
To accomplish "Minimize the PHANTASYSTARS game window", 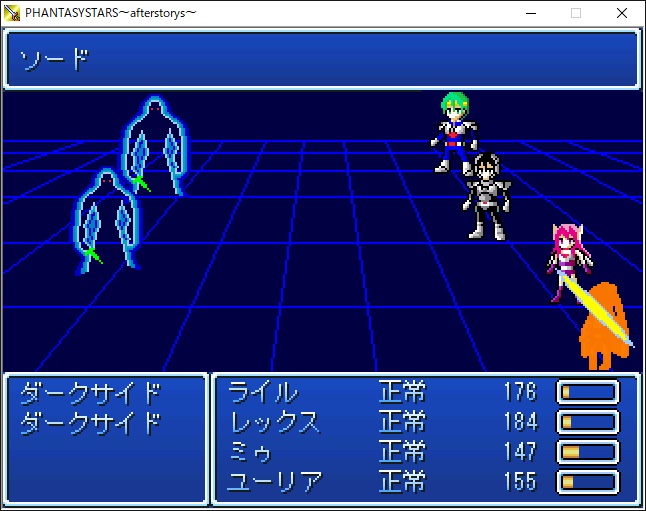I will pos(529,13).
